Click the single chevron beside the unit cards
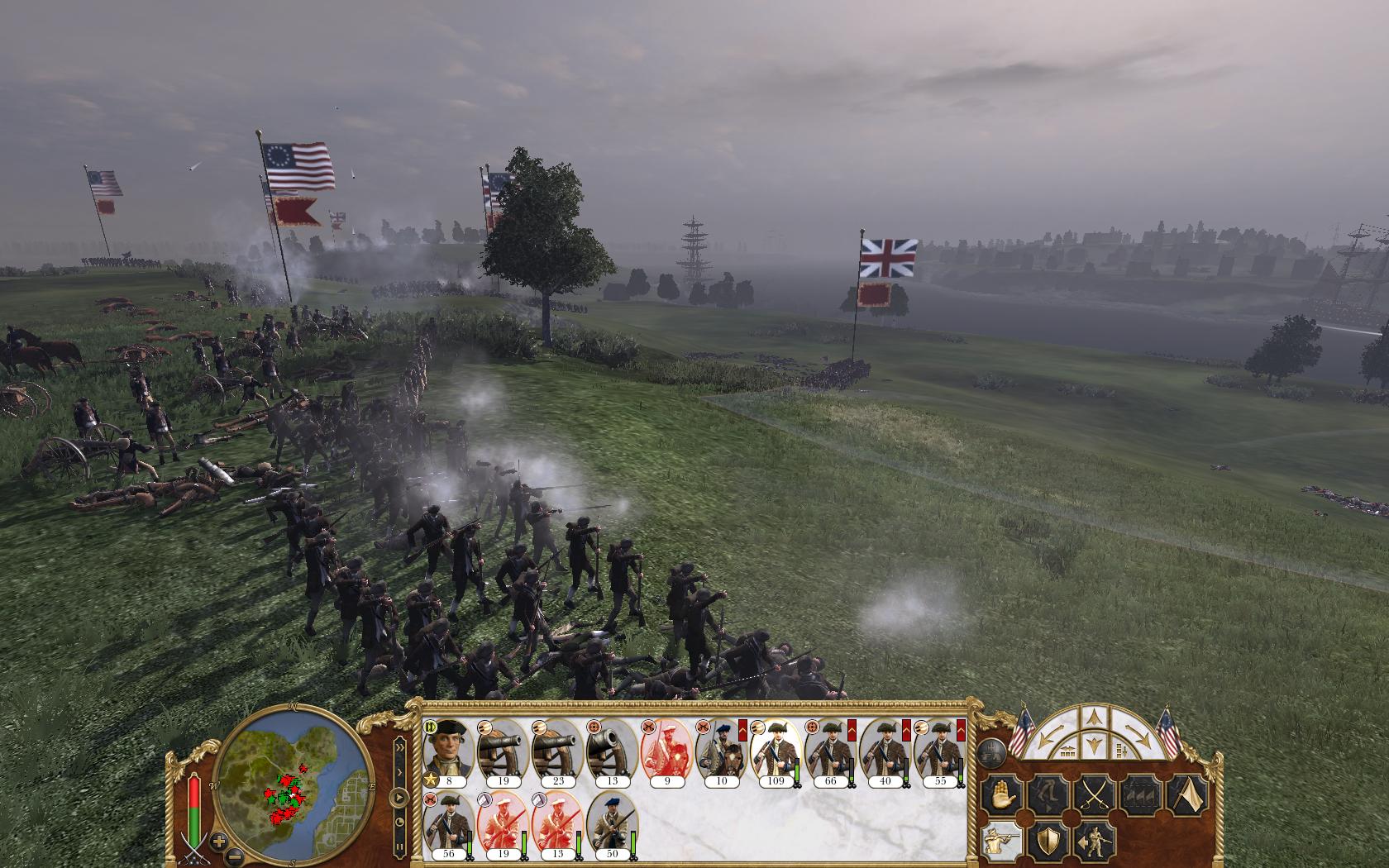The image size is (1389, 868). tap(400, 771)
